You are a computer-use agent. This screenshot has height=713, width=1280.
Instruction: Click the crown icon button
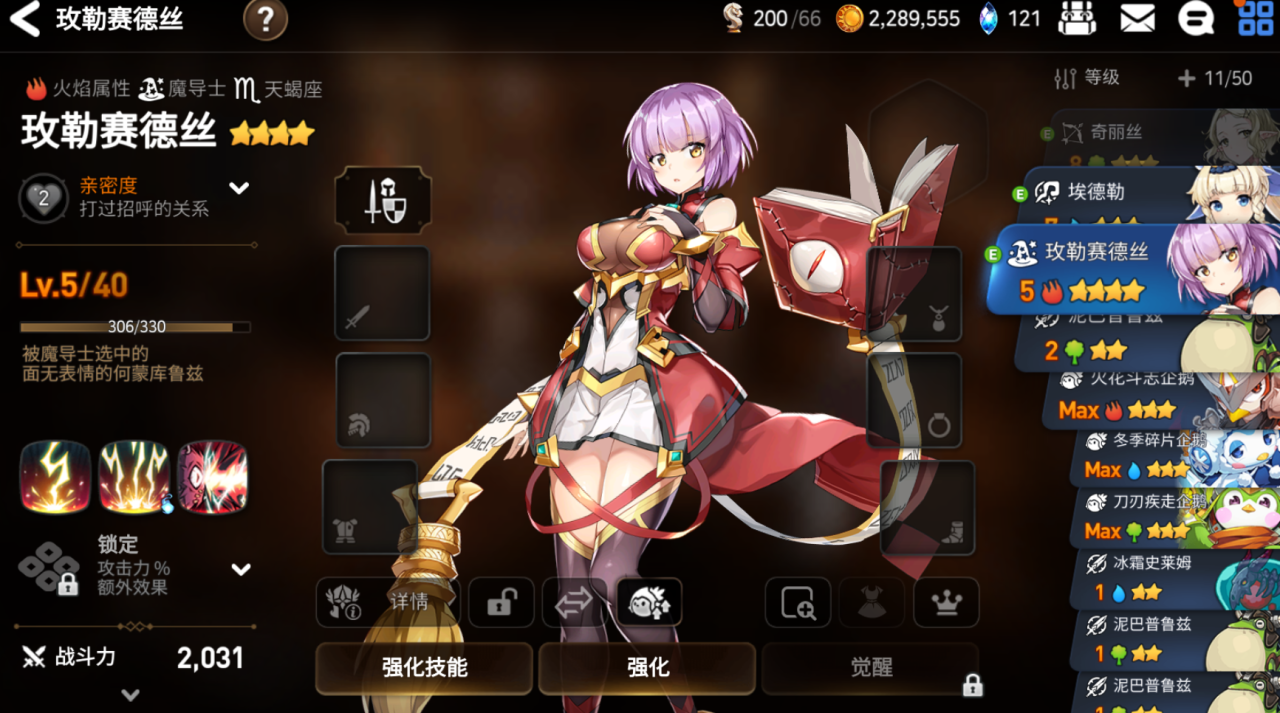pos(946,602)
